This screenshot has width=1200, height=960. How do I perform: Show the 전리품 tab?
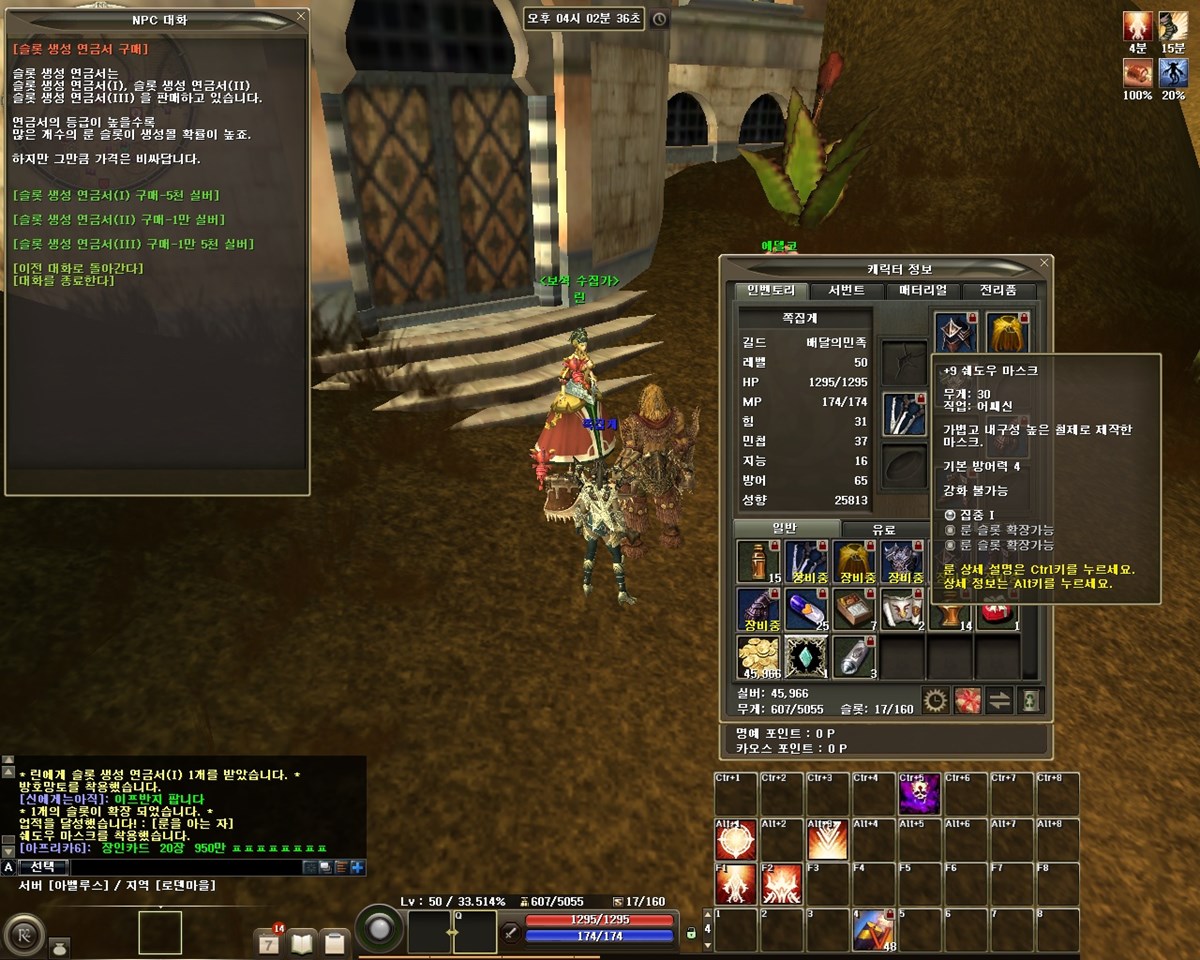click(x=998, y=291)
